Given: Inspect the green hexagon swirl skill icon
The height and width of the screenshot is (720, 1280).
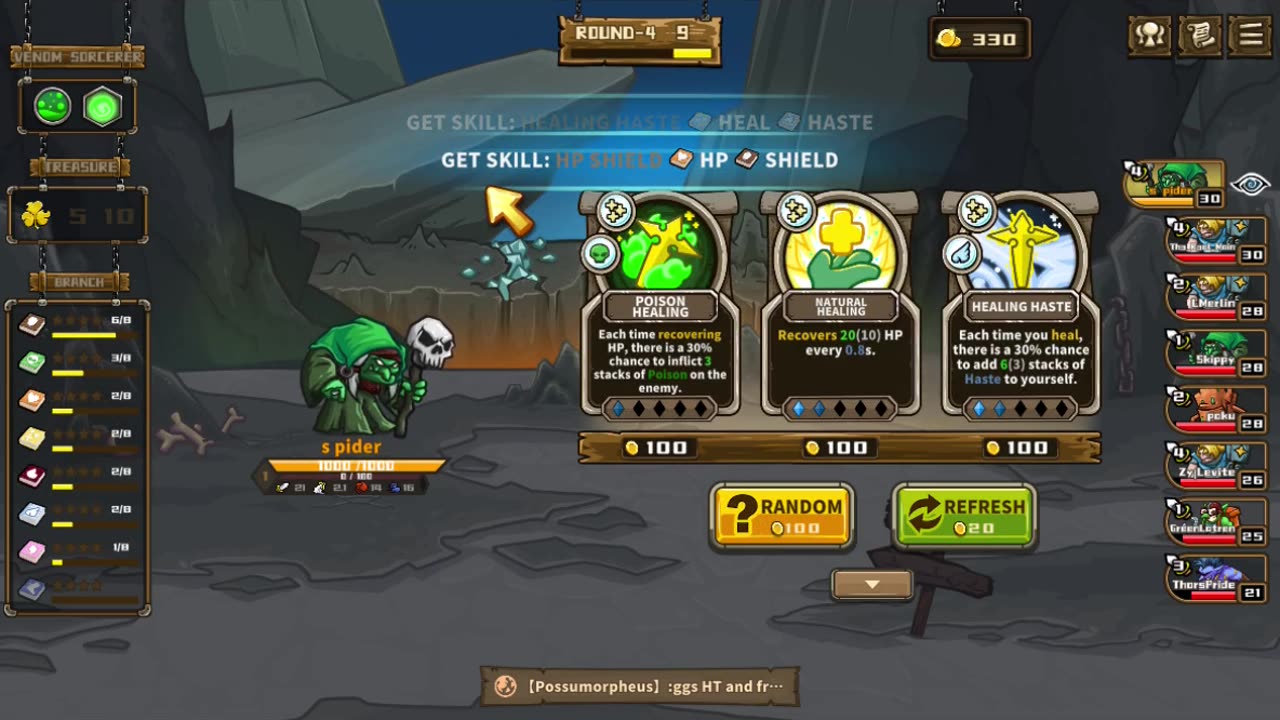Looking at the screenshot, I should point(103,106).
